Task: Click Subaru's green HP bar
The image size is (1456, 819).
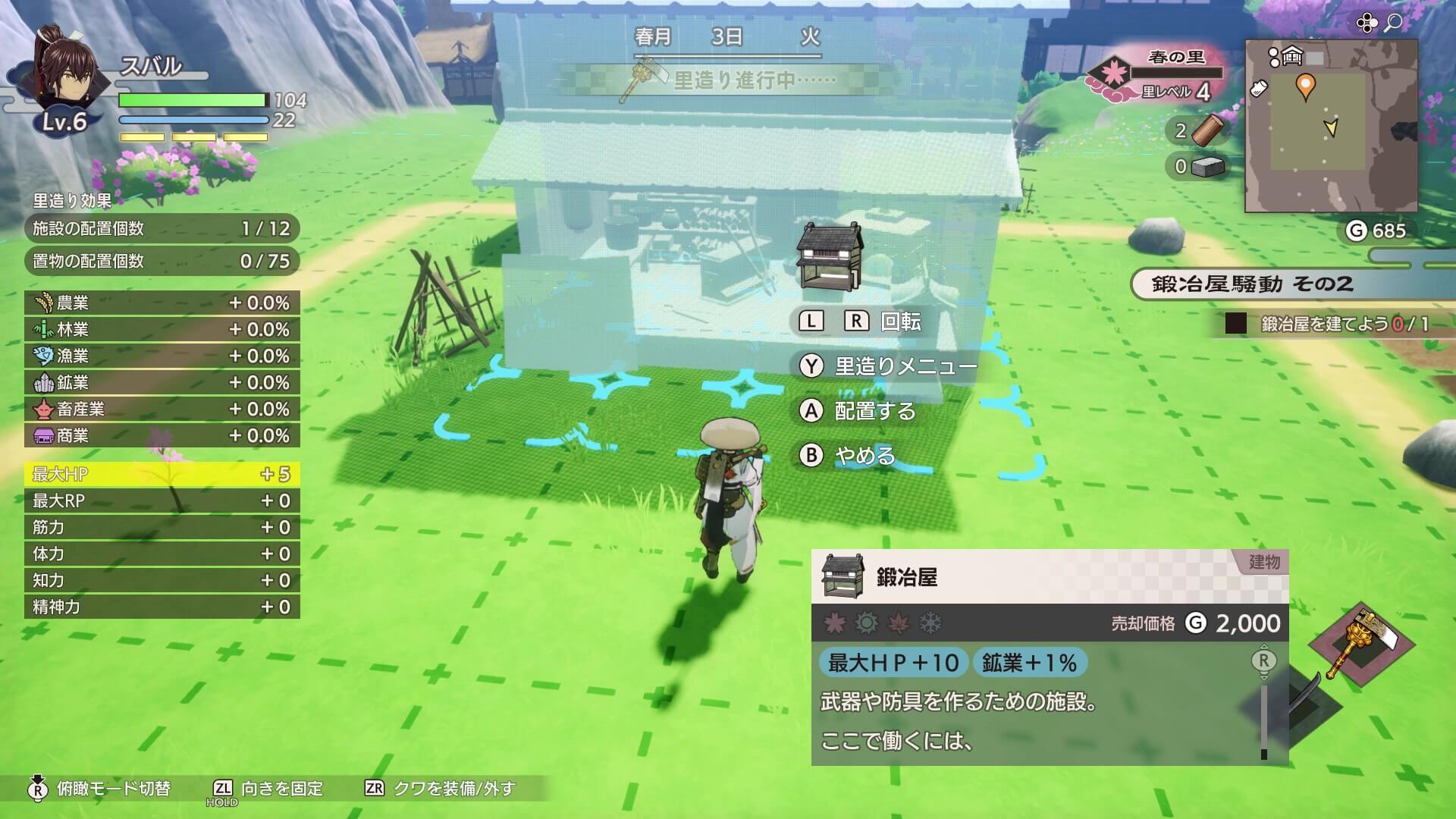Action: click(190, 99)
